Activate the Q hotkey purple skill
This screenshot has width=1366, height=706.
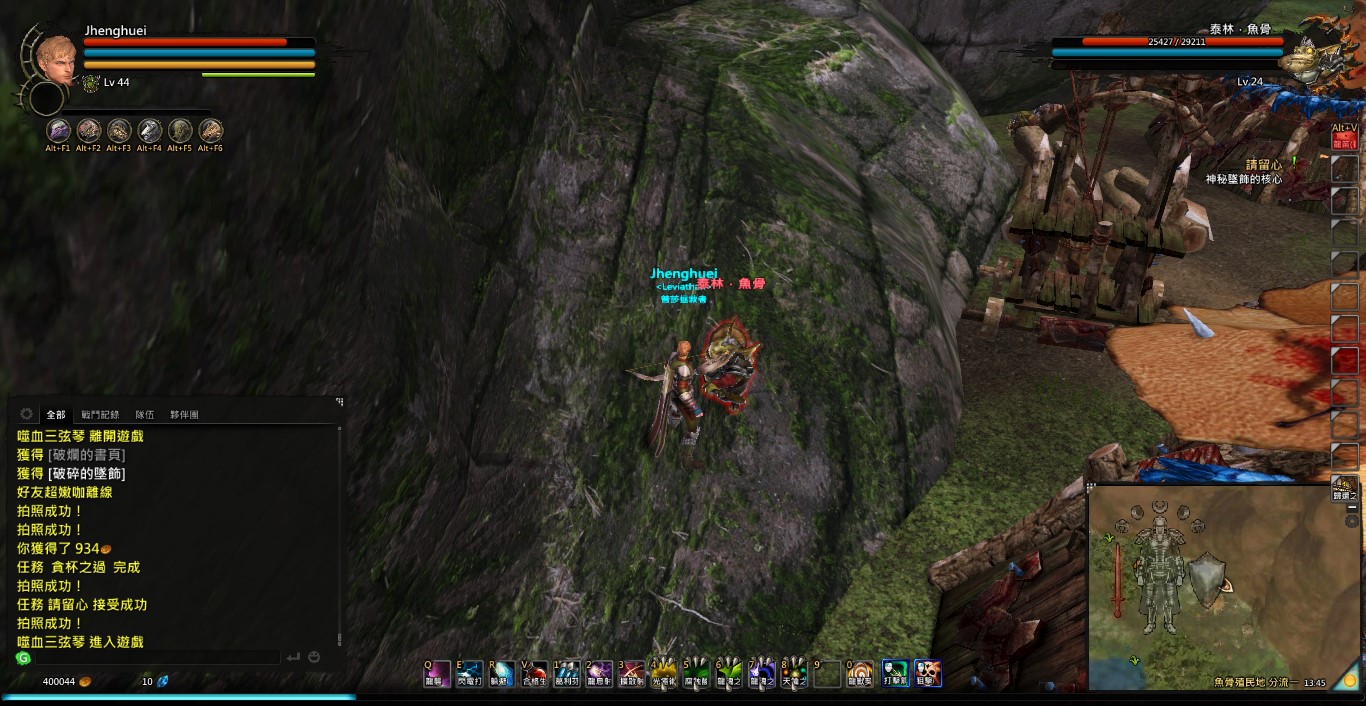[x=436, y=673]
